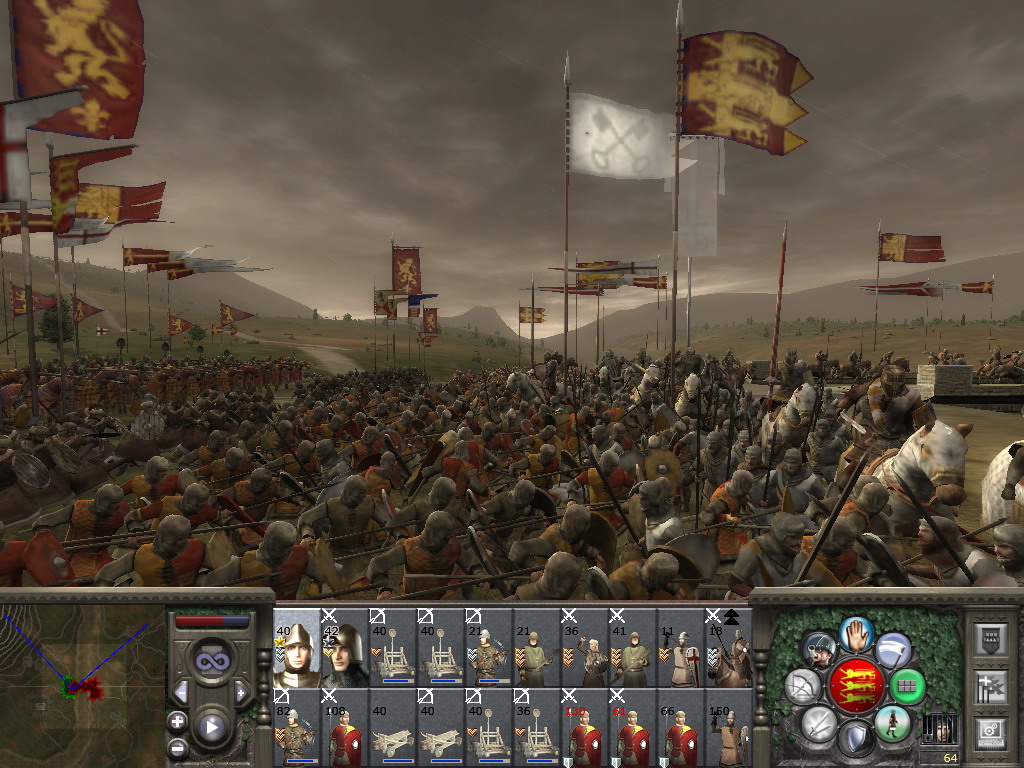Open the prisoner portrait behind bars
Image resolution: width=1024 pixels, height=768 pixels.
coord(937,730)
